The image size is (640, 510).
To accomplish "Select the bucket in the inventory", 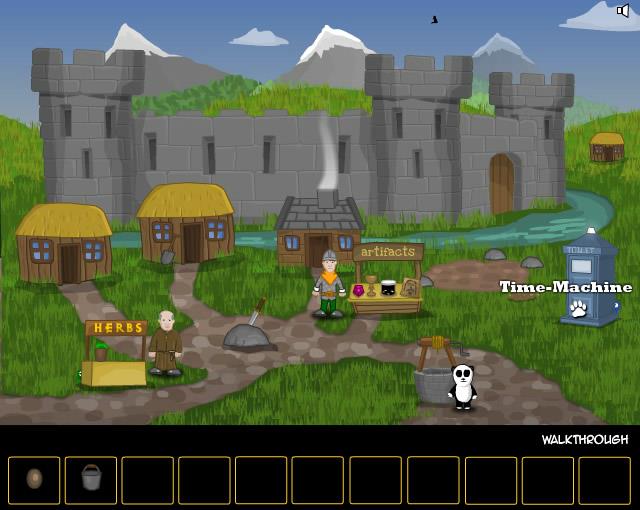I will [91, 479].
